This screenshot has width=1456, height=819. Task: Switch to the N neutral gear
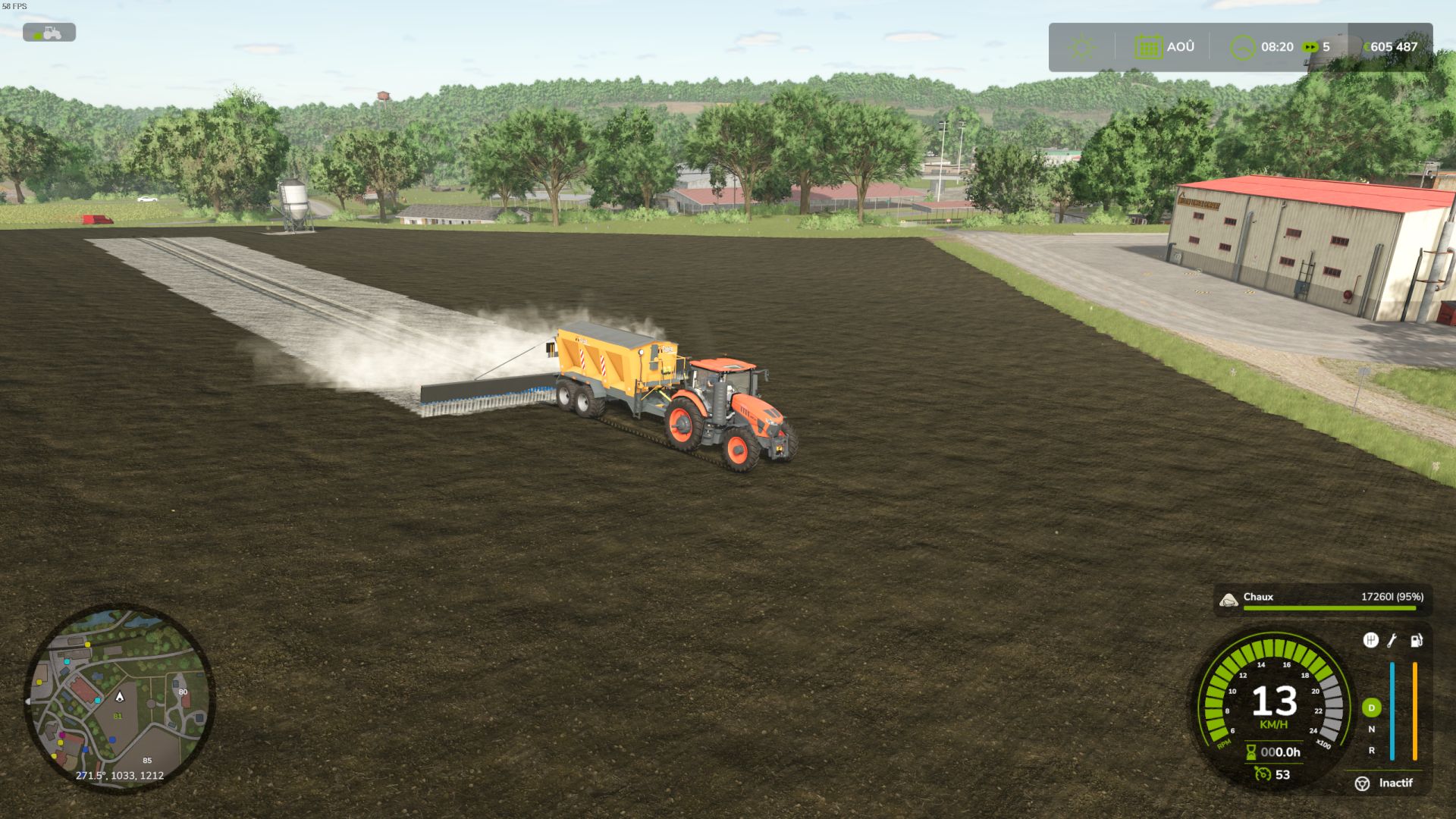pyautogui.click(x=1371, y=730)
